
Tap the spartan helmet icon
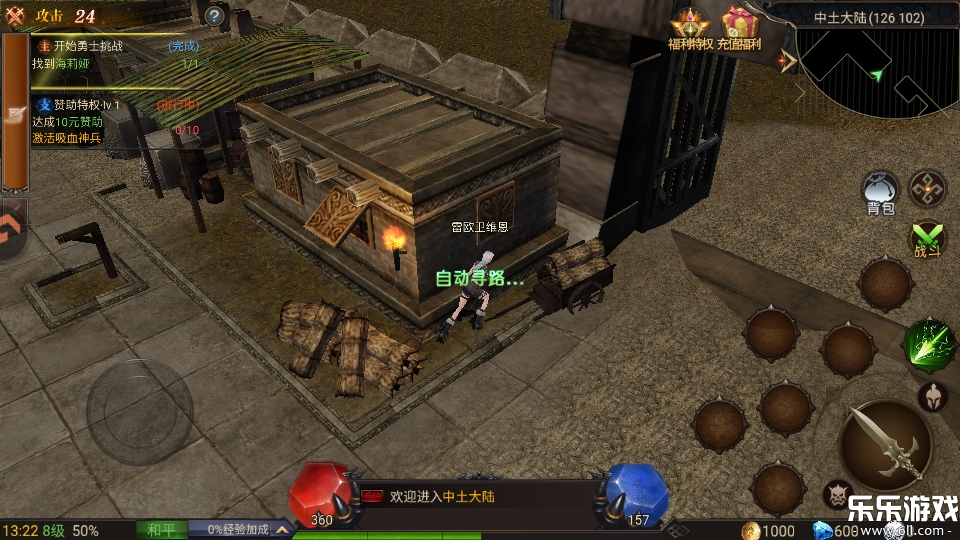(932, 397)
